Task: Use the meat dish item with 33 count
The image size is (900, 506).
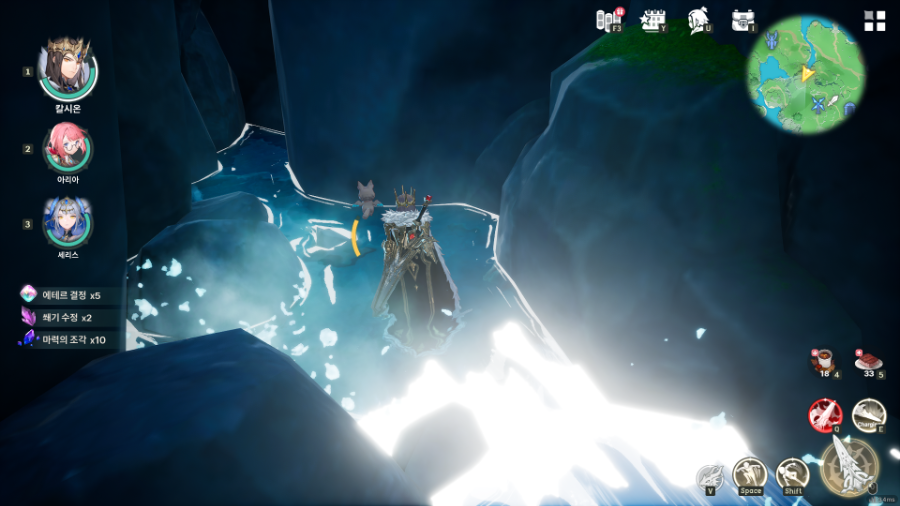Action: [x=868, y=362]
